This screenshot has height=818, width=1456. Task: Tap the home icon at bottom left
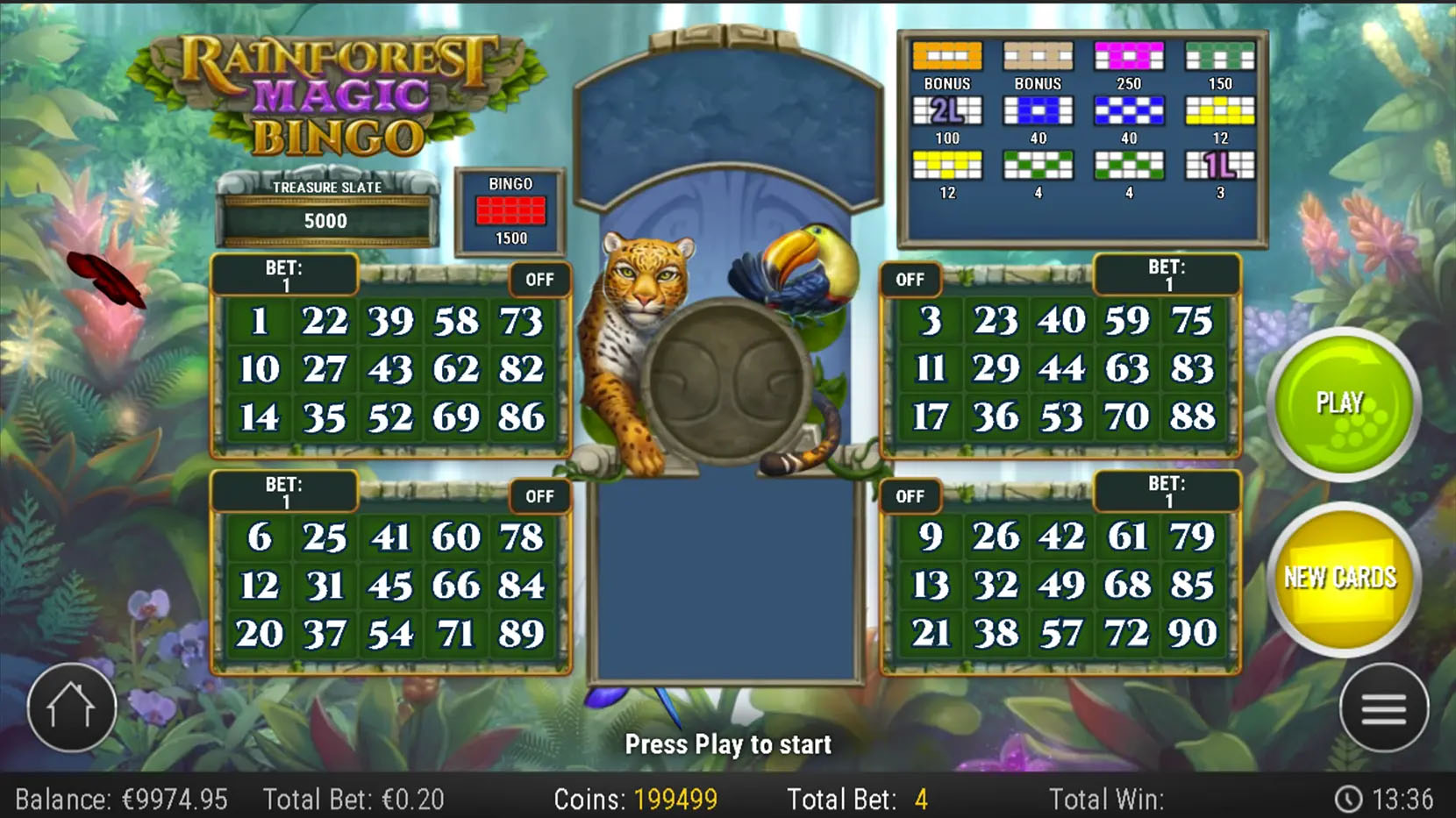tap(72, 708)
